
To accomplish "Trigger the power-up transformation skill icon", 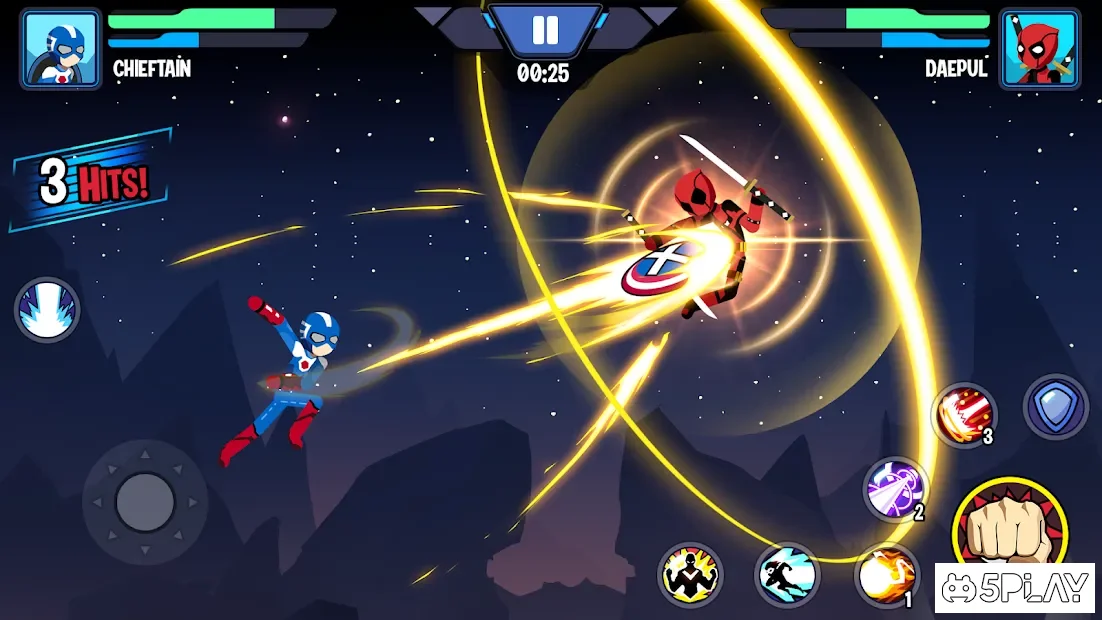I will pyautogui.click(x=690, y=575).
